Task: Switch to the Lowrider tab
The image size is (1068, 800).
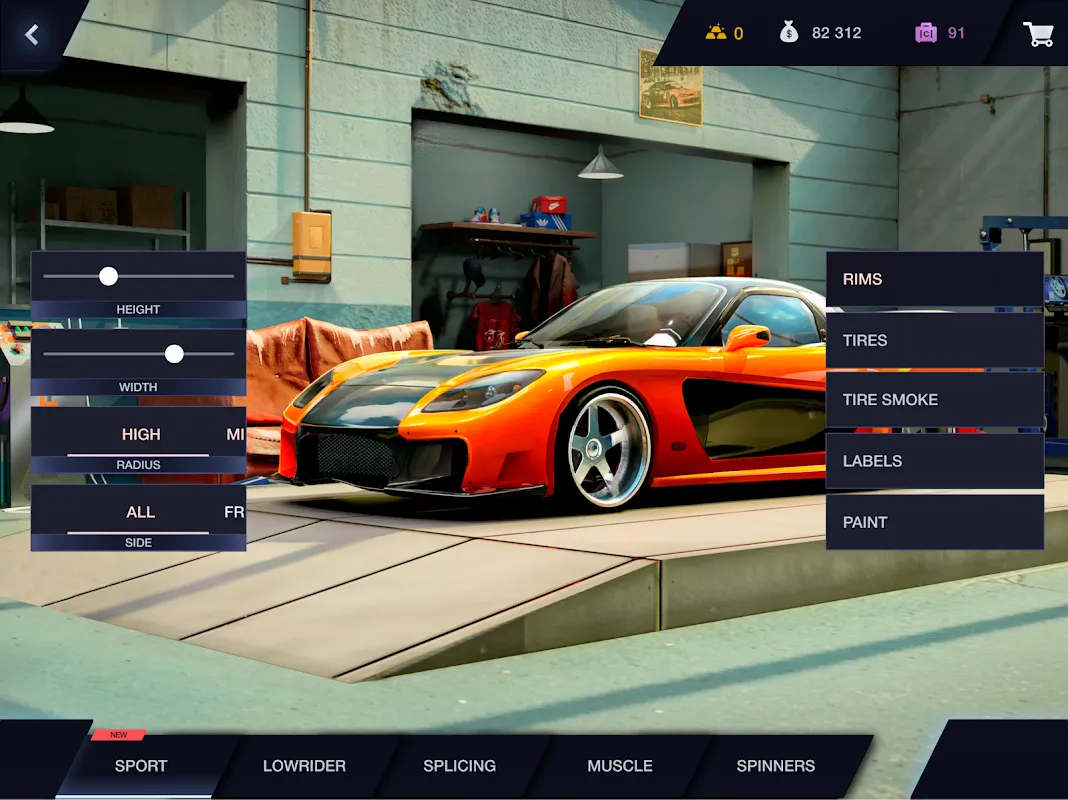Action: click(x=304, y=766)
